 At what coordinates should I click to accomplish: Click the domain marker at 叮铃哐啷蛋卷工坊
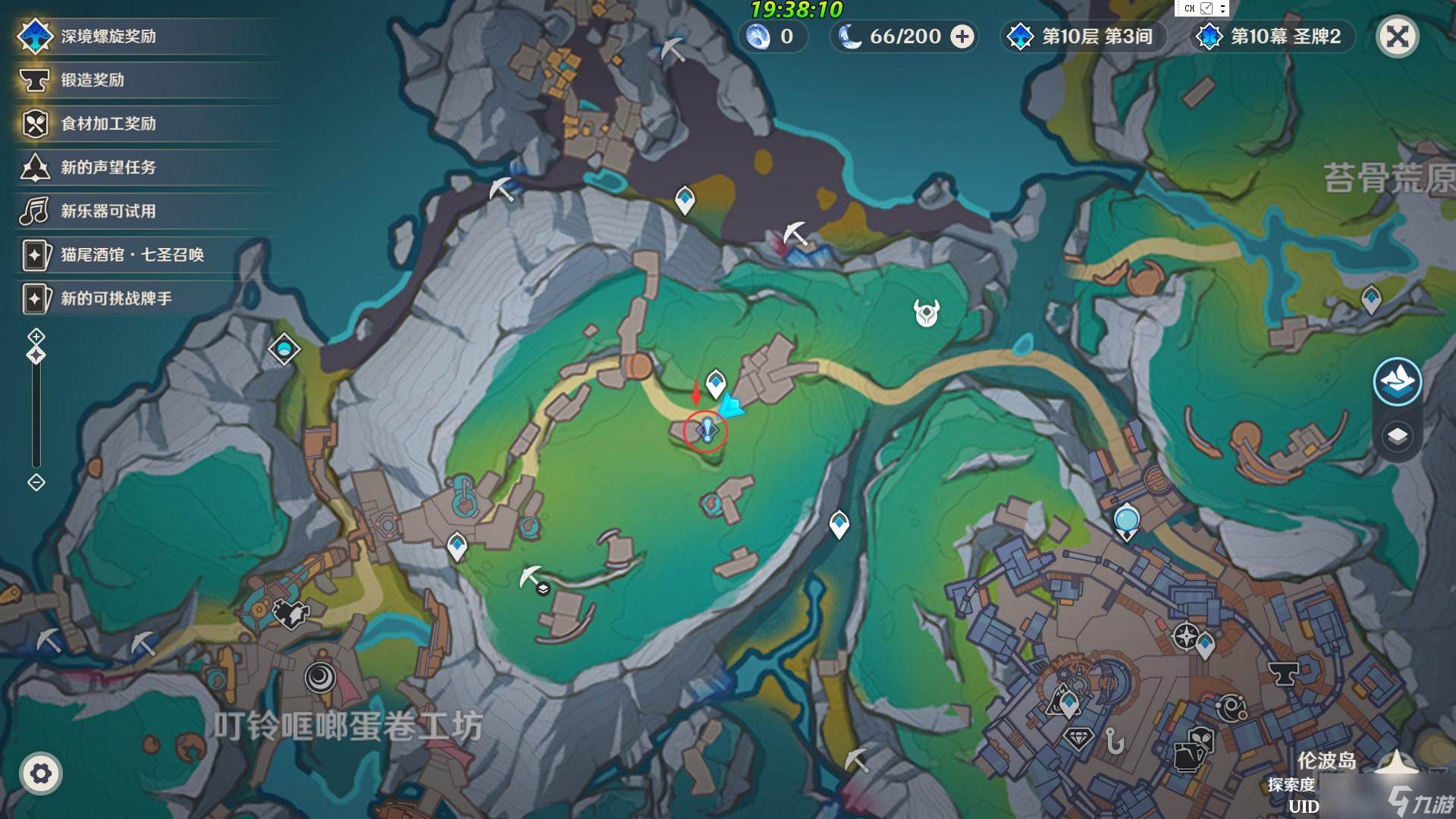[321, 676]
